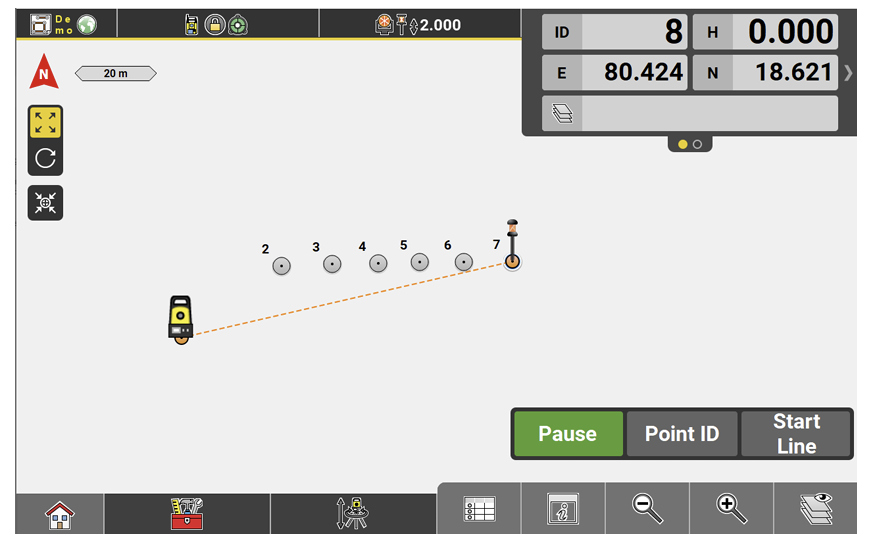Select the H height value field
Viewport: 872px width, 545px height.
pos(785,32)
